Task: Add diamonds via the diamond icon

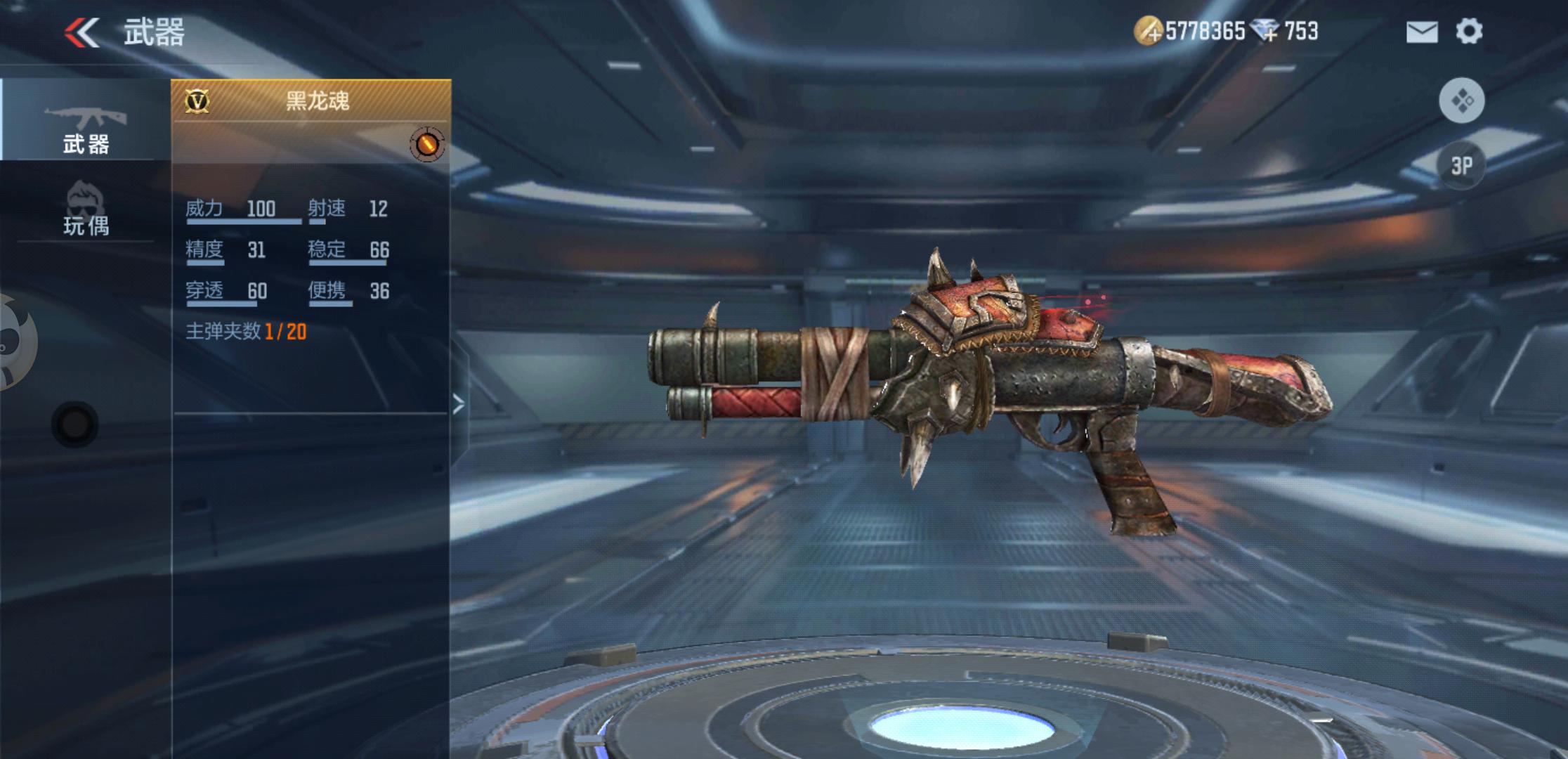Action: (1267, 32)
